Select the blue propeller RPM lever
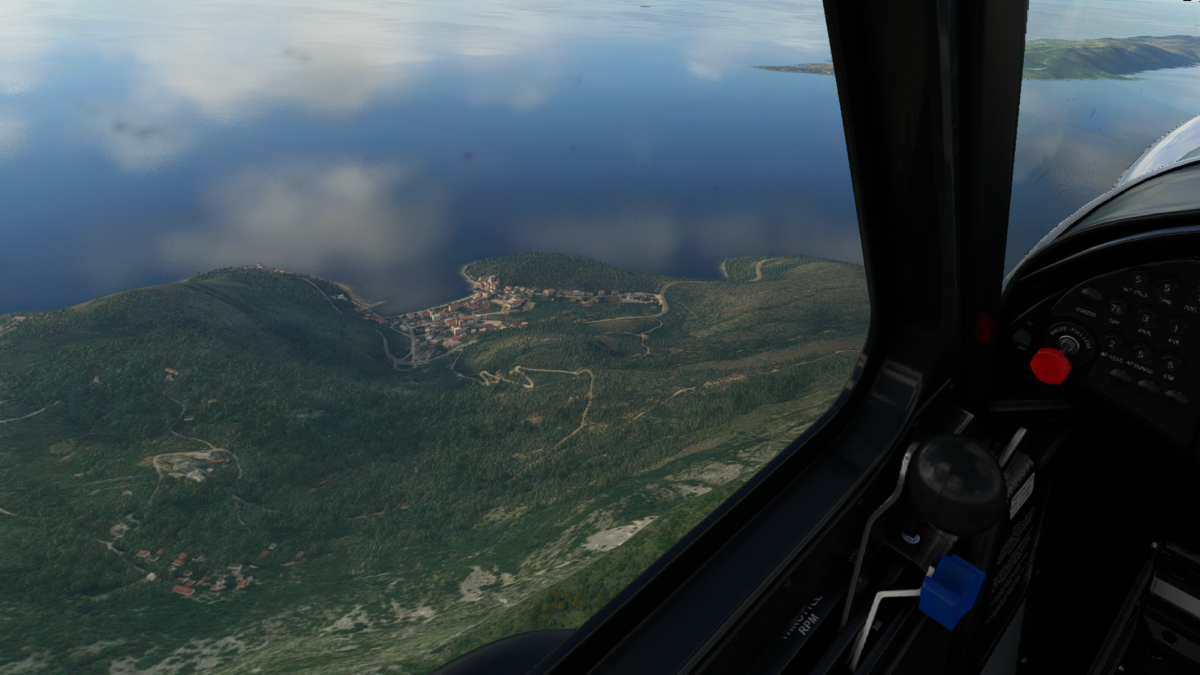Screen dimensions: 1200x675 coord(951,590)
